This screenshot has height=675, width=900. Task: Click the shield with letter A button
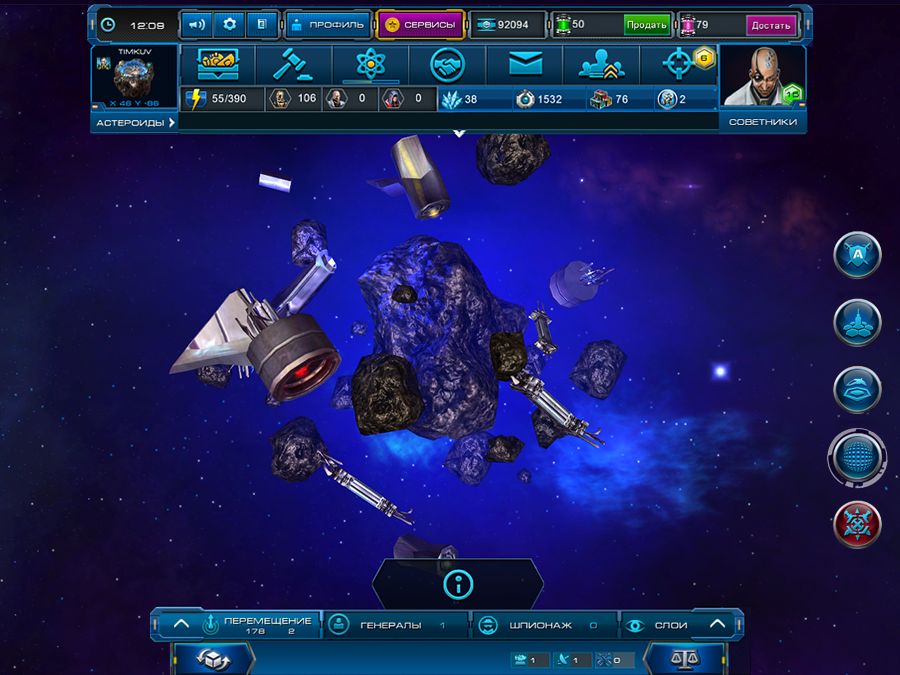click(x=857, y=255)
